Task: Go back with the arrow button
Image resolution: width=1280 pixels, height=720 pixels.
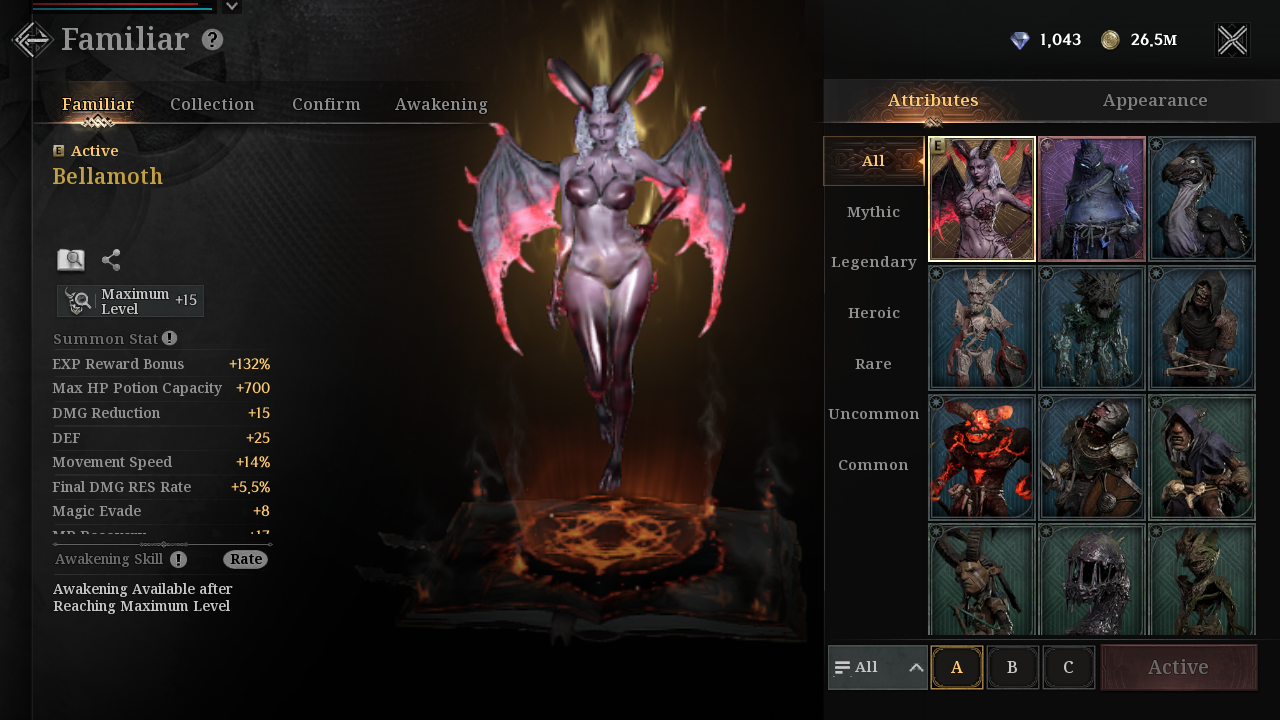Action: tap(32, 40)
